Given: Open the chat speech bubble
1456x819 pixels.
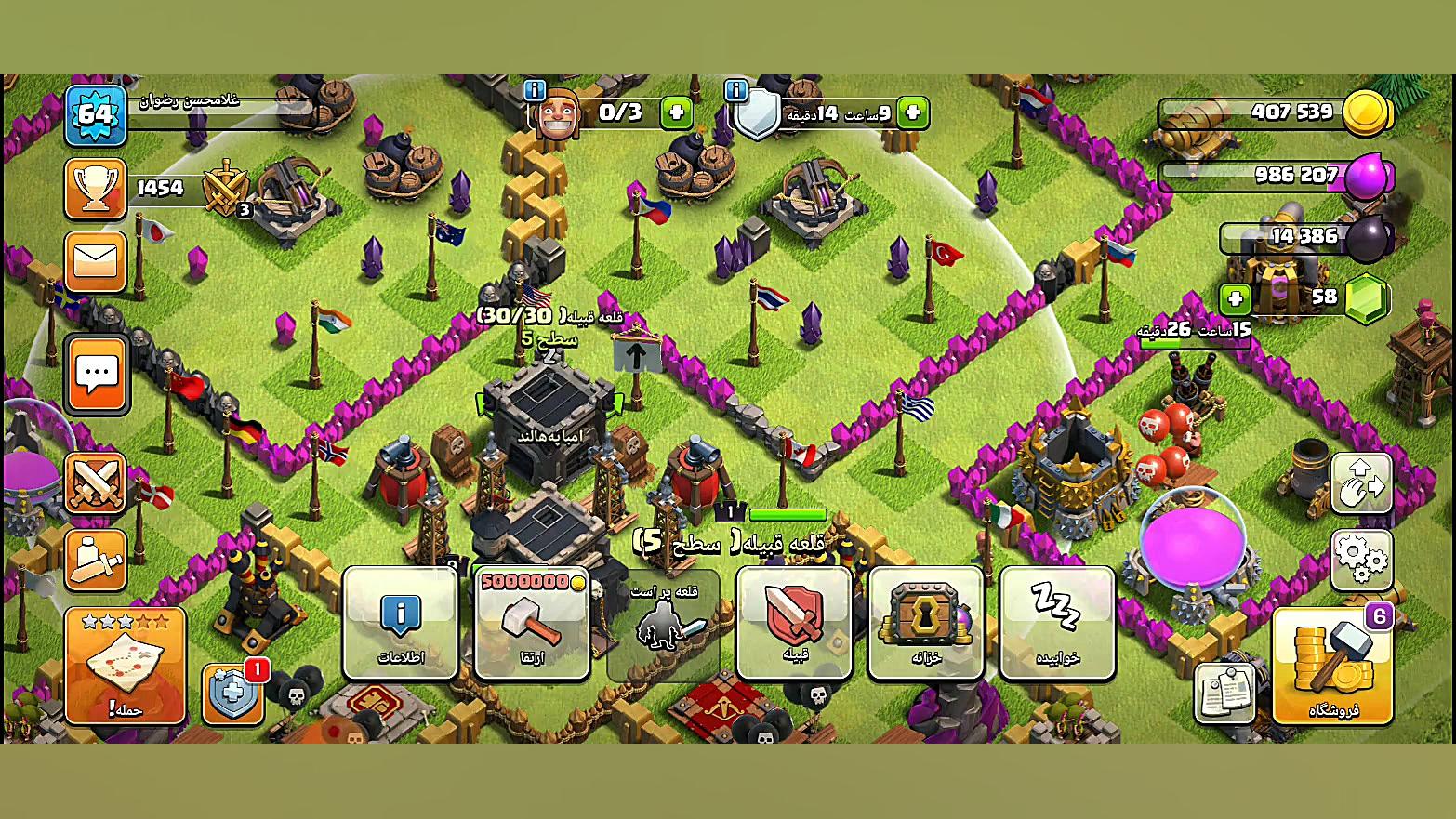Looking at the screenshot, I should [97, 376].
